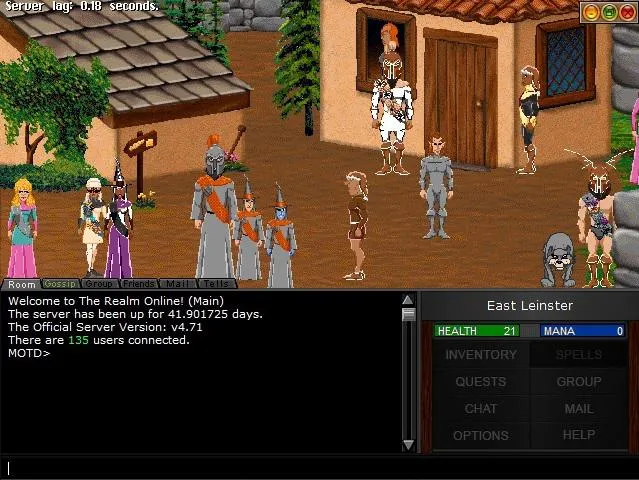
Task: Click the chat text input line
Action: 300,468
